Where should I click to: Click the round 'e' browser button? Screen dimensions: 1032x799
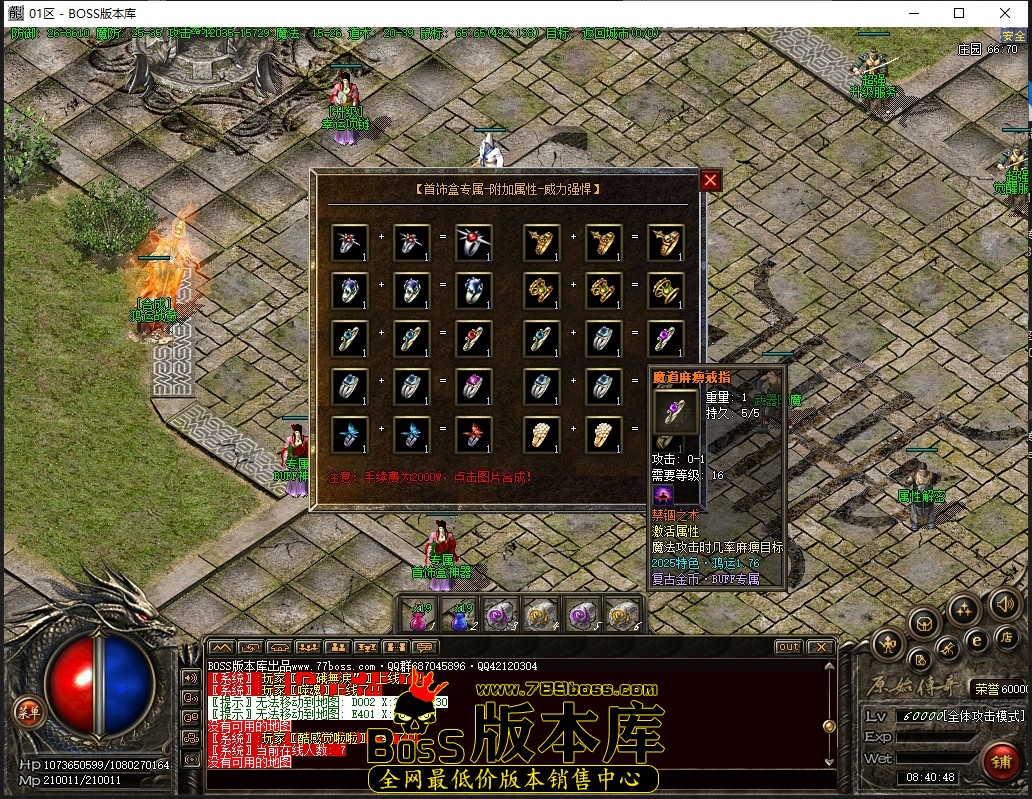click(977, 640)
